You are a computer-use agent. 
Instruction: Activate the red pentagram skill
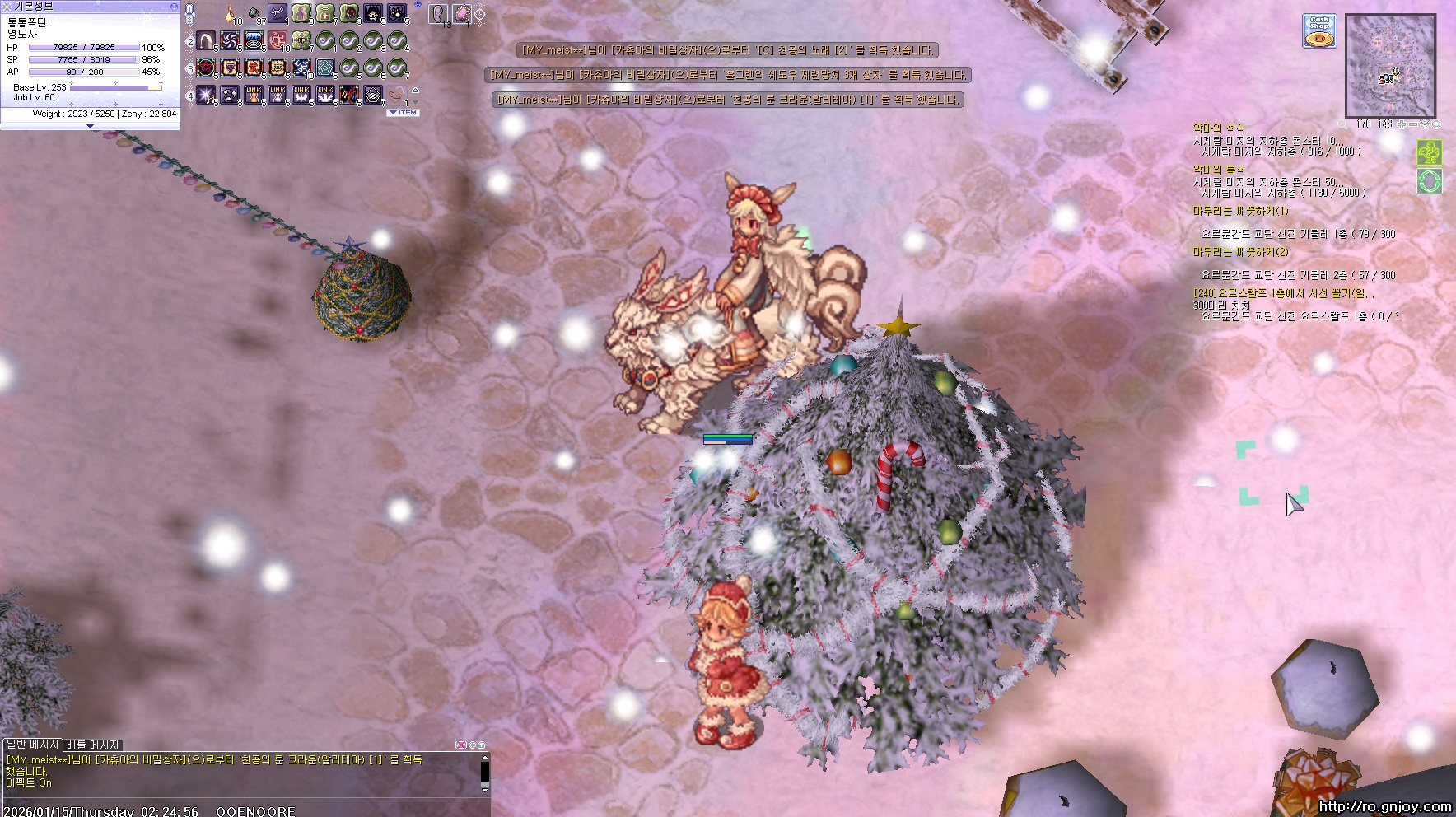click(206, 68)
